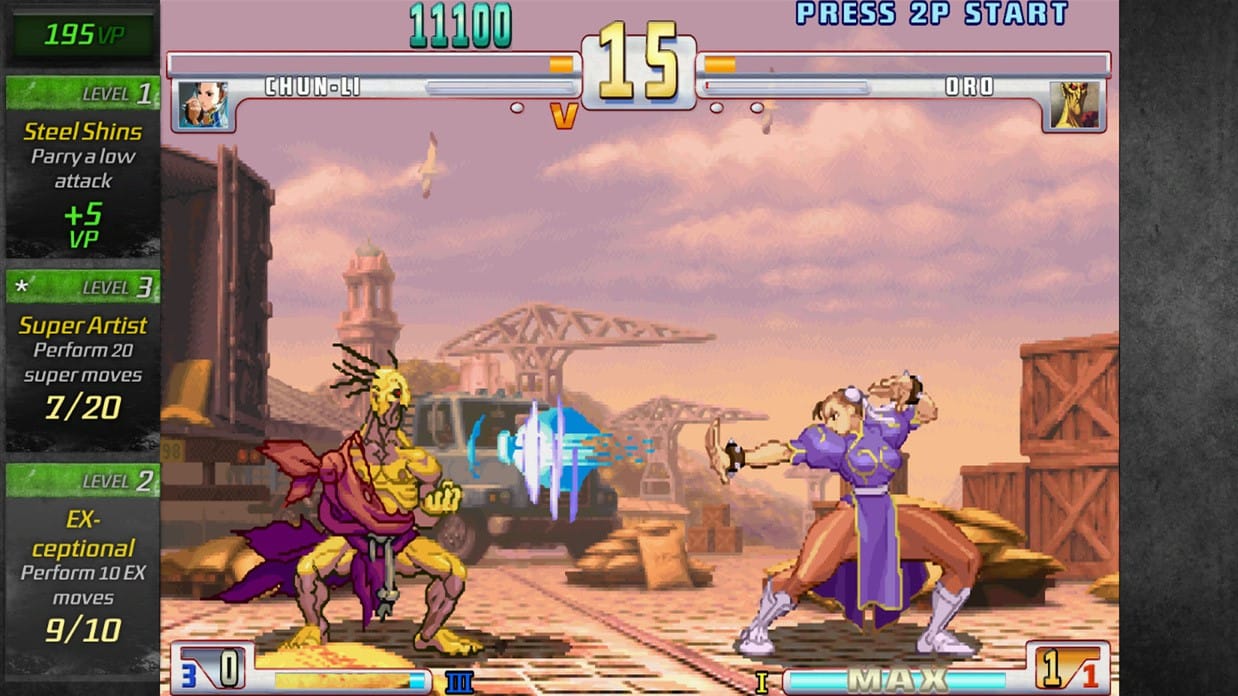Viewport: 1238px width, 696px height.
Task: Click Chun-Li's character portrait
Action: coord(203,106)
